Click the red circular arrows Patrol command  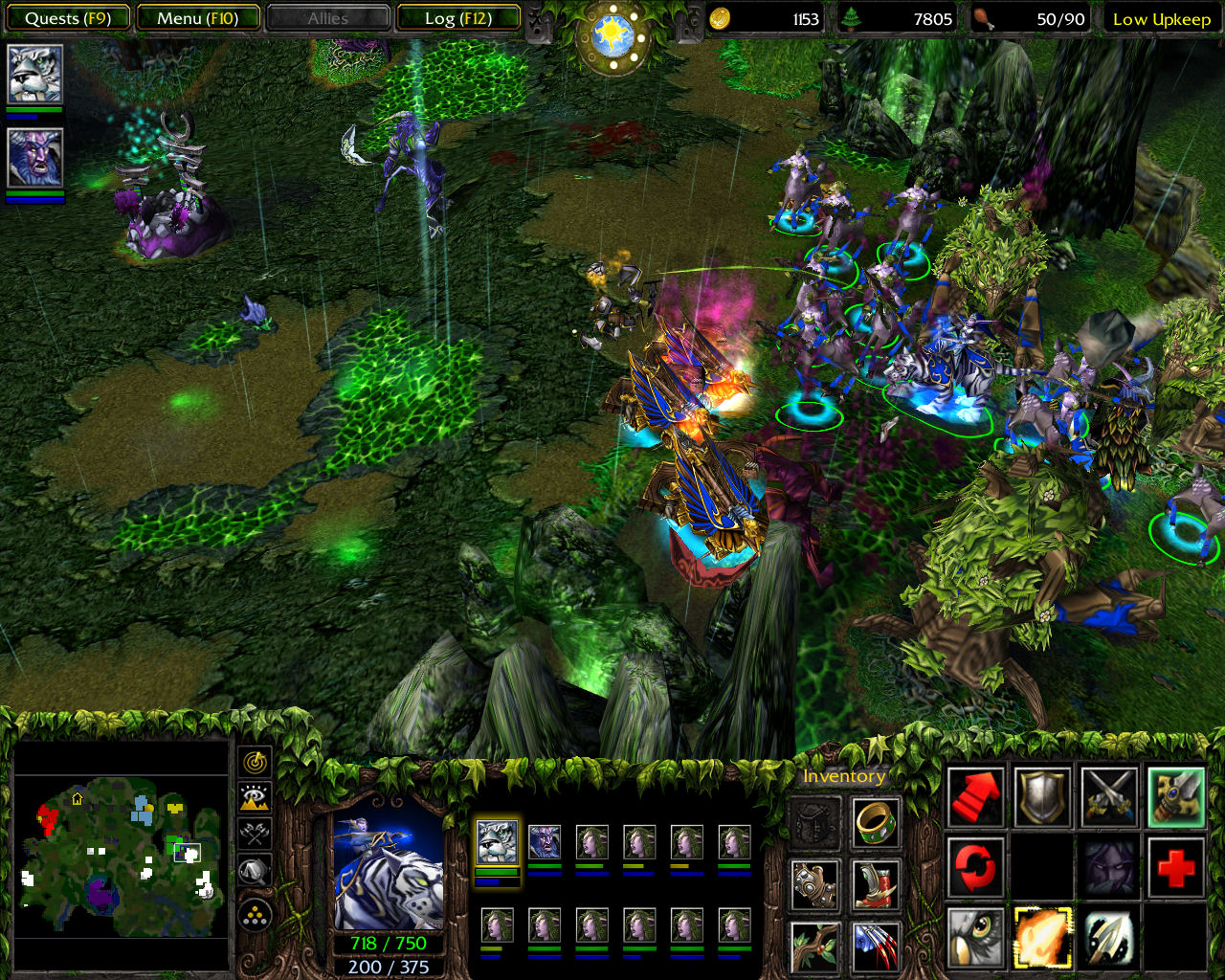tap(976, 867)
